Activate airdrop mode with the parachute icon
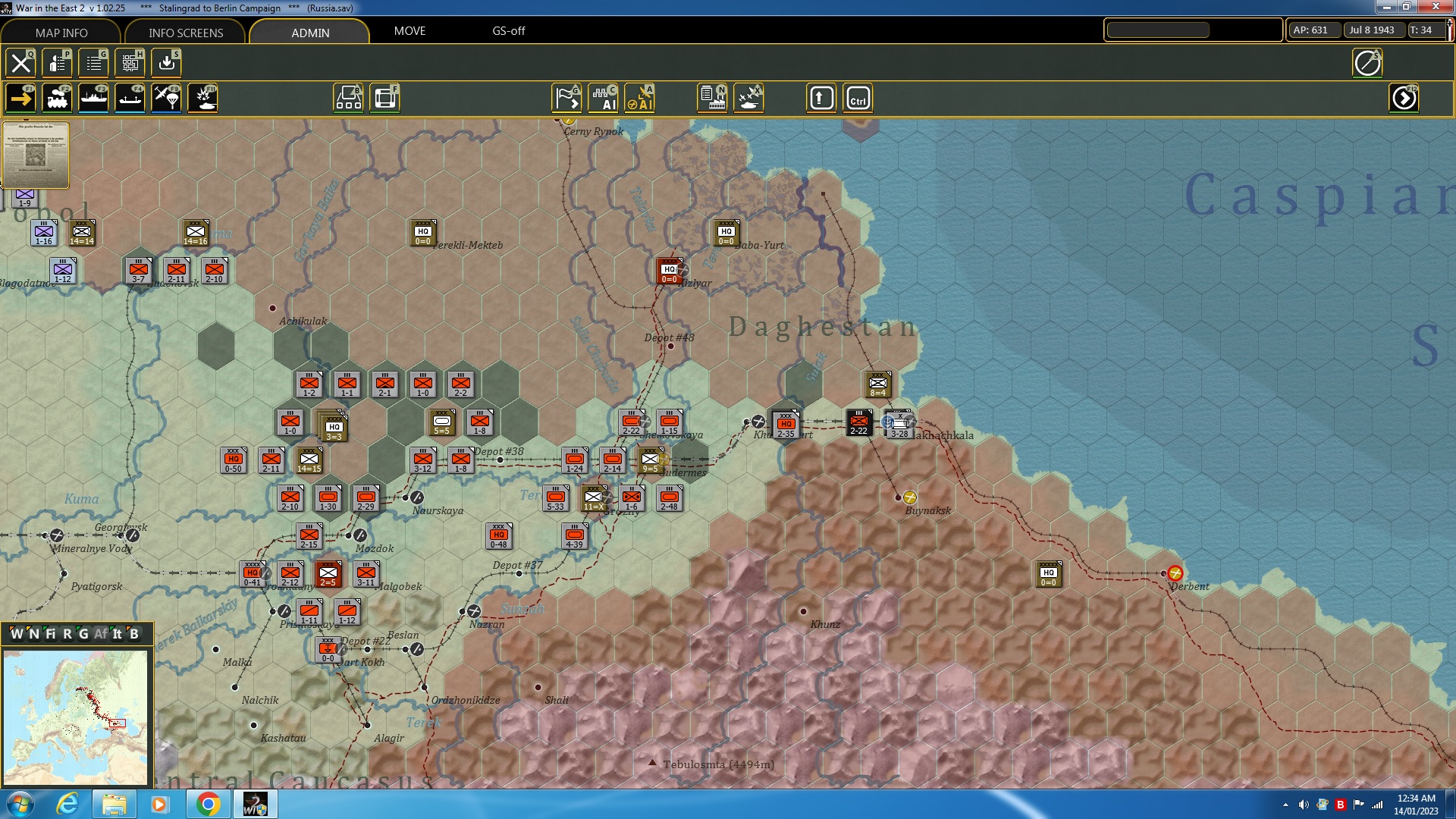 [x=166, y=97]
